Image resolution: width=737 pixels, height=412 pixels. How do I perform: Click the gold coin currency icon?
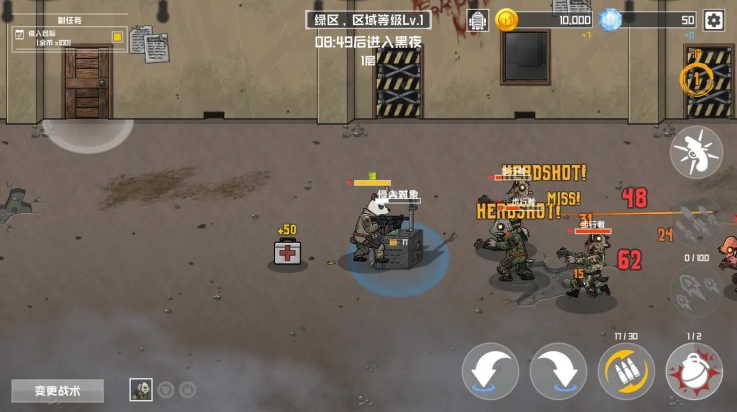507,20
